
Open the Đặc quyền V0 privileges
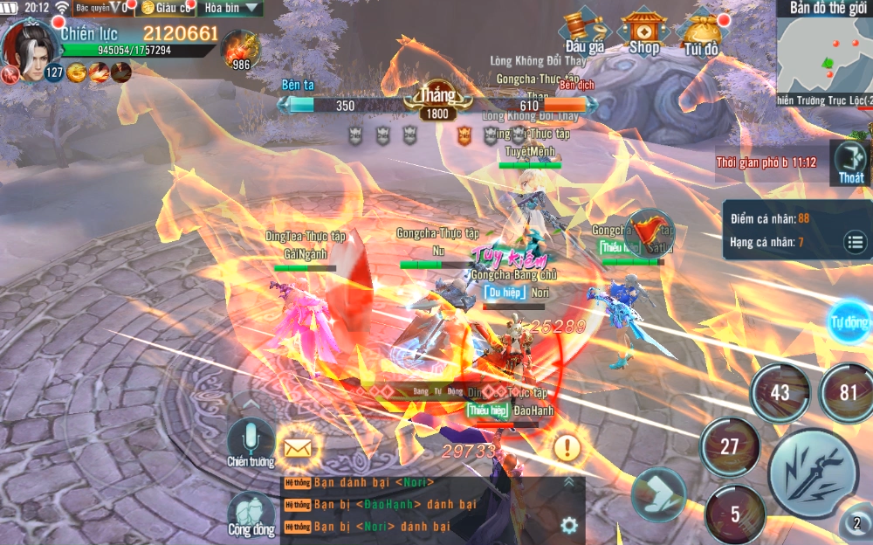coord(103,8)
